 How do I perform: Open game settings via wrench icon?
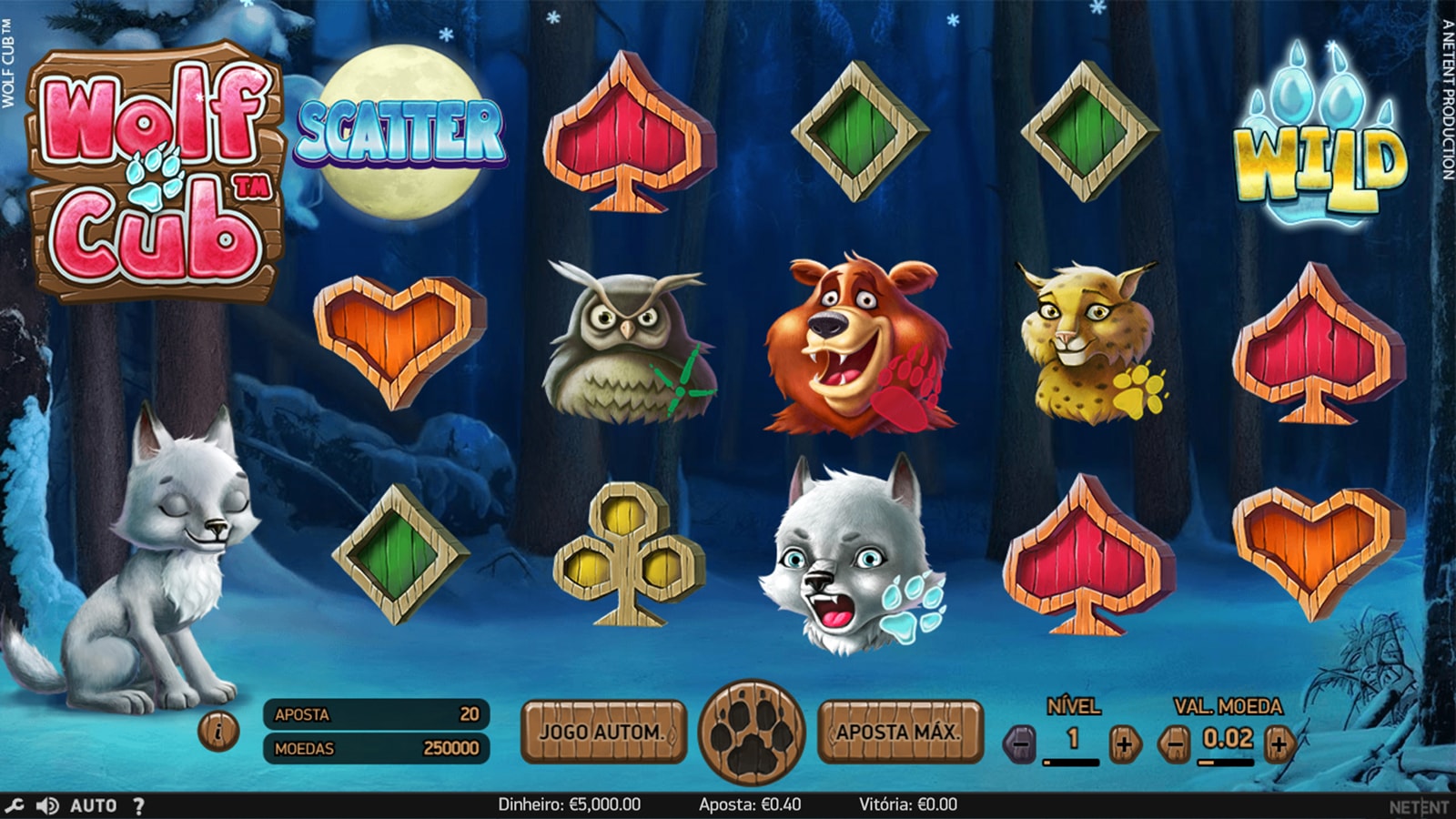[x=15, y=805]
